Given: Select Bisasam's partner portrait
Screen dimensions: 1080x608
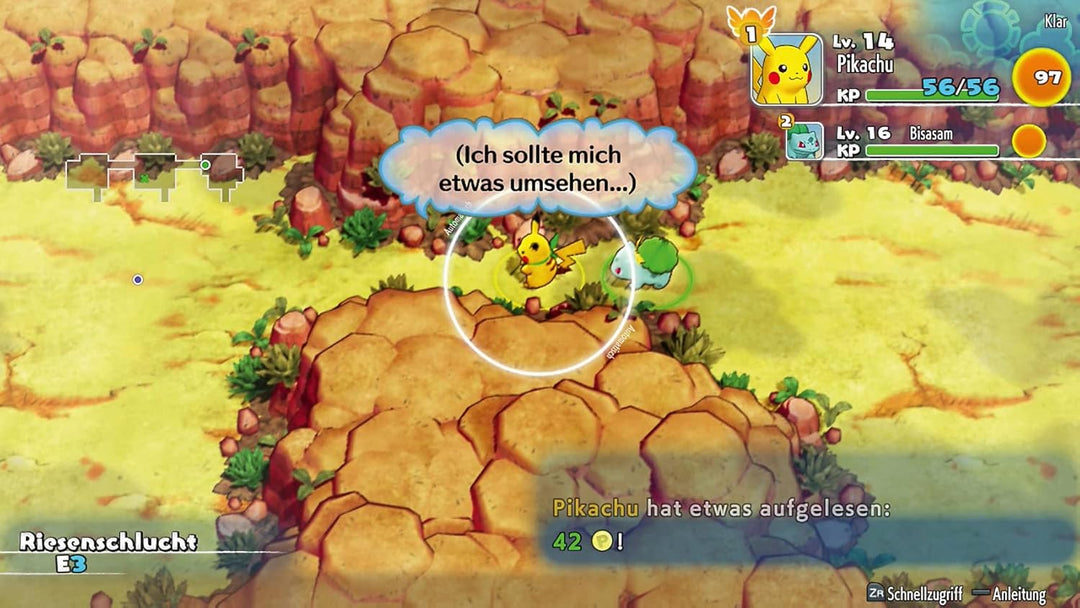Looking at the screenshot, I should coord(804,142).
